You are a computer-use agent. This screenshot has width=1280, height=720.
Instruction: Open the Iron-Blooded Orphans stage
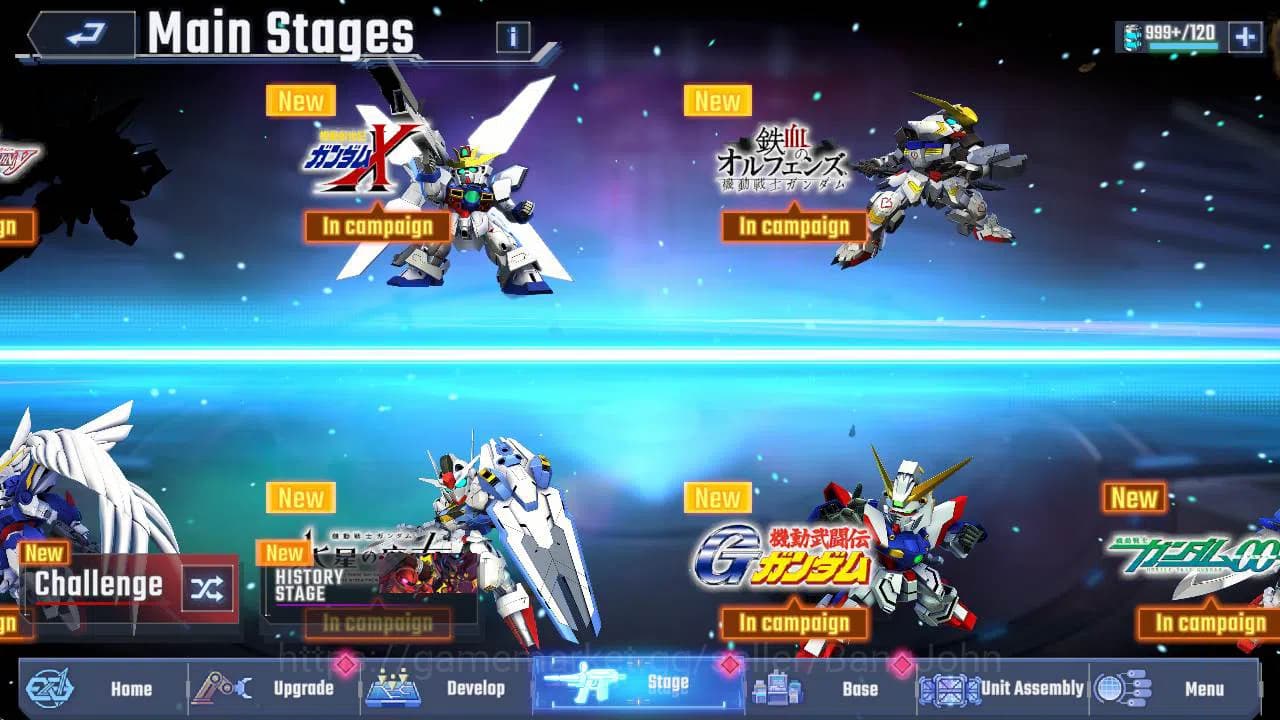[x=794, y=228]
